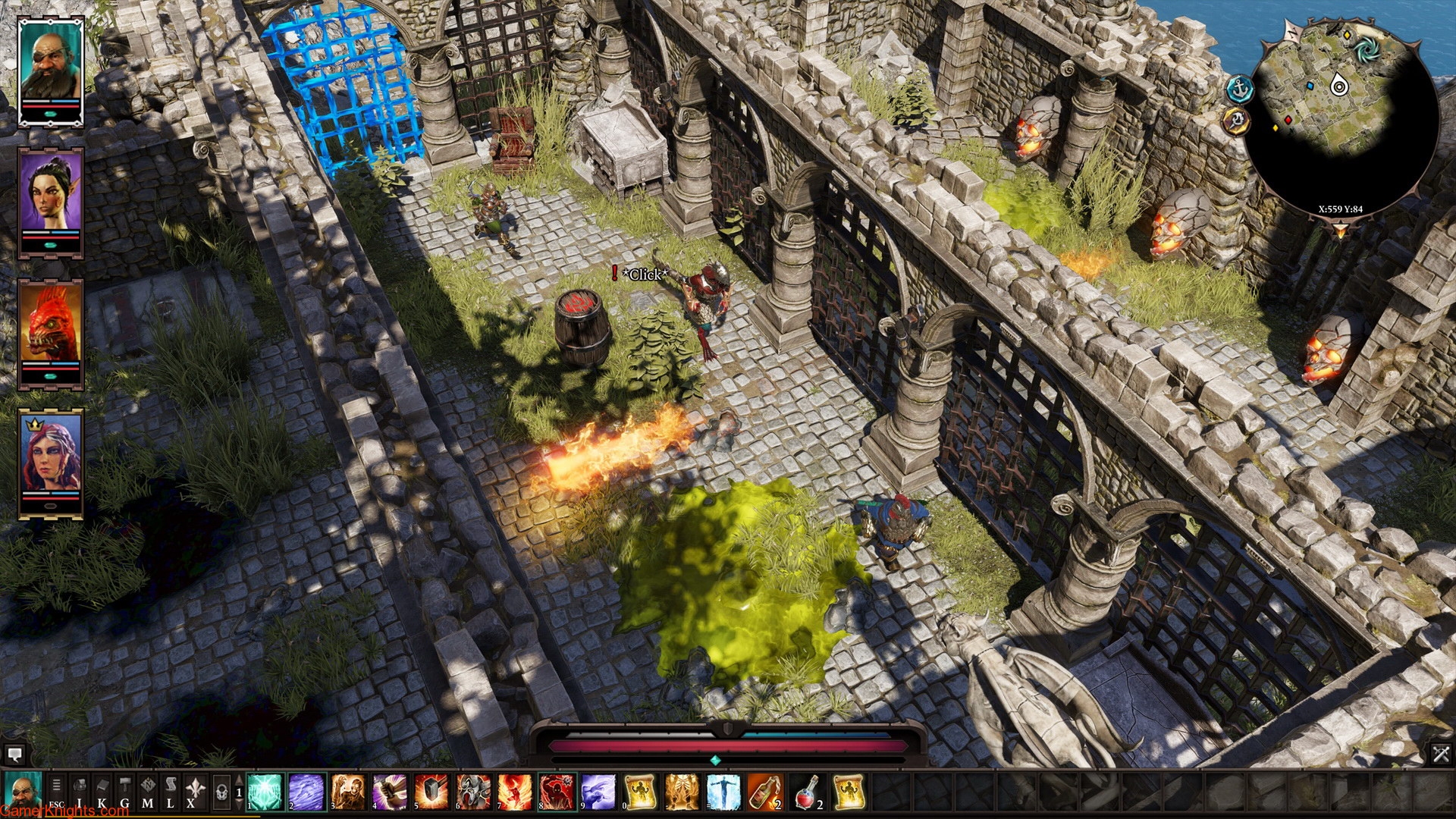Expand the hotbar with the up arrow
This screenshot has width=1456, height=819.
(239, 780)
